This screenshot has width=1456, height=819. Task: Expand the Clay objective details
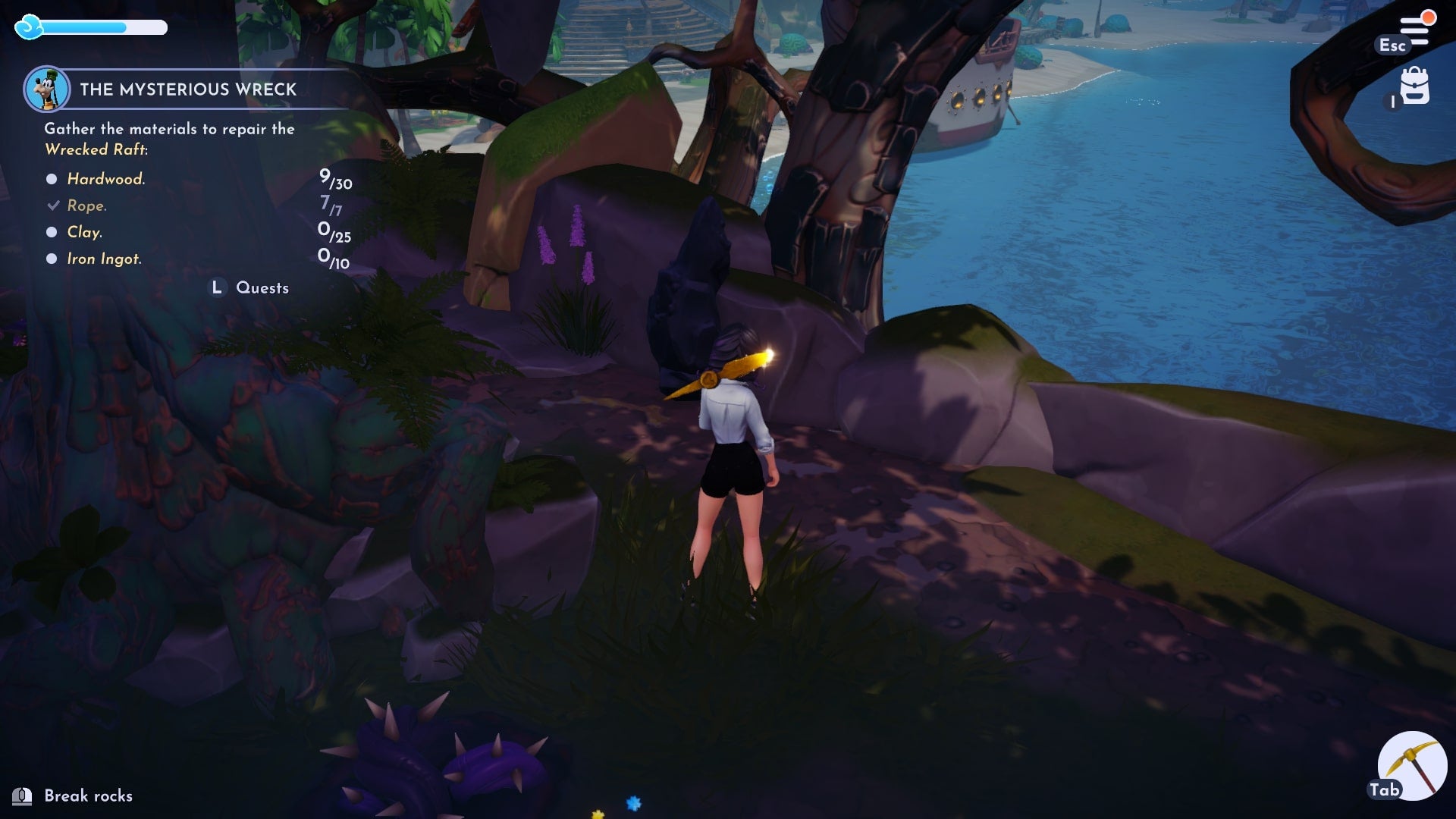[x=84, y=232]
